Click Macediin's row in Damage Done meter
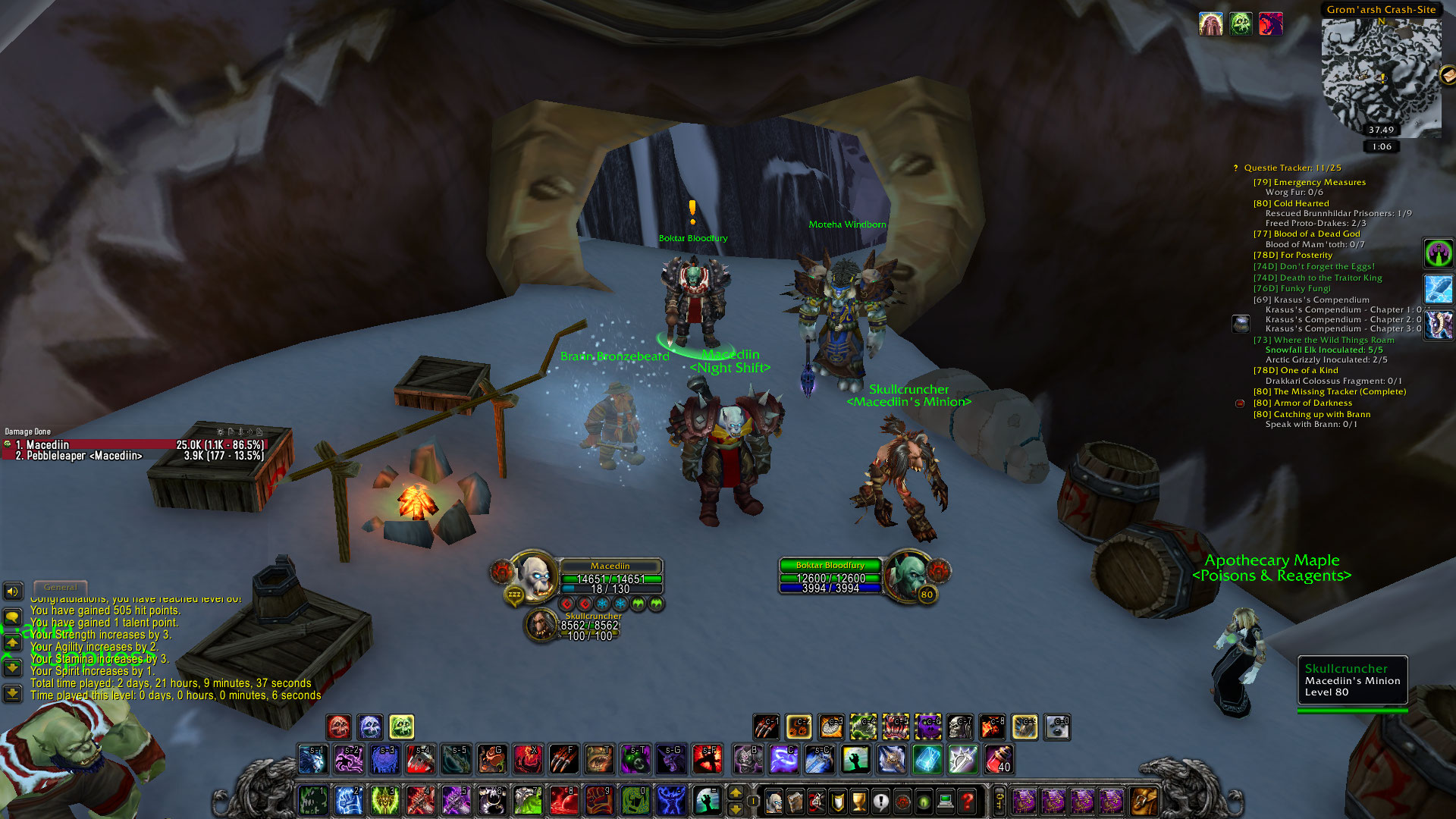 click(x=136, y=445)
